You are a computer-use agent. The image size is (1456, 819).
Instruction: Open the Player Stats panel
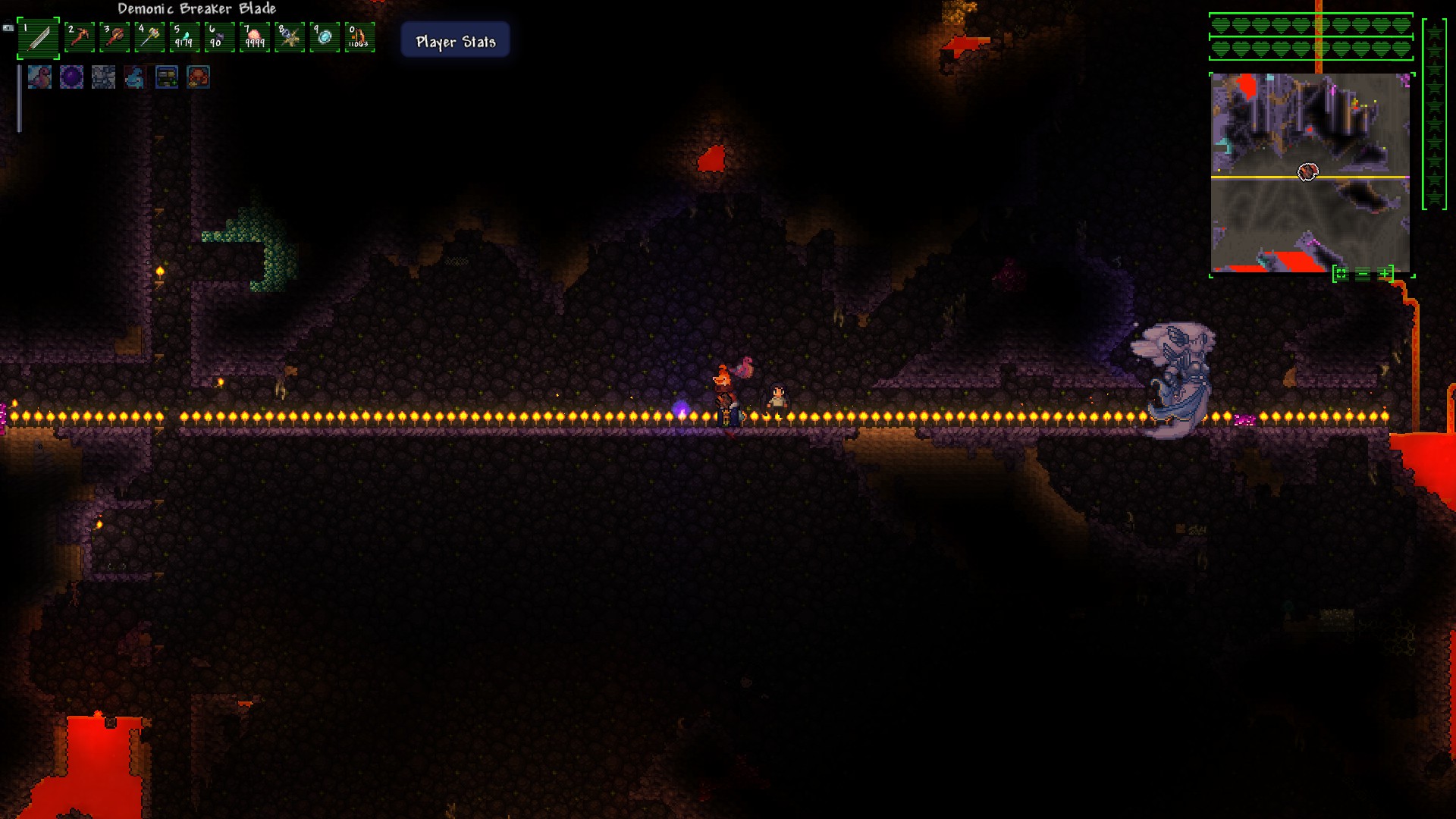point(454,41)
